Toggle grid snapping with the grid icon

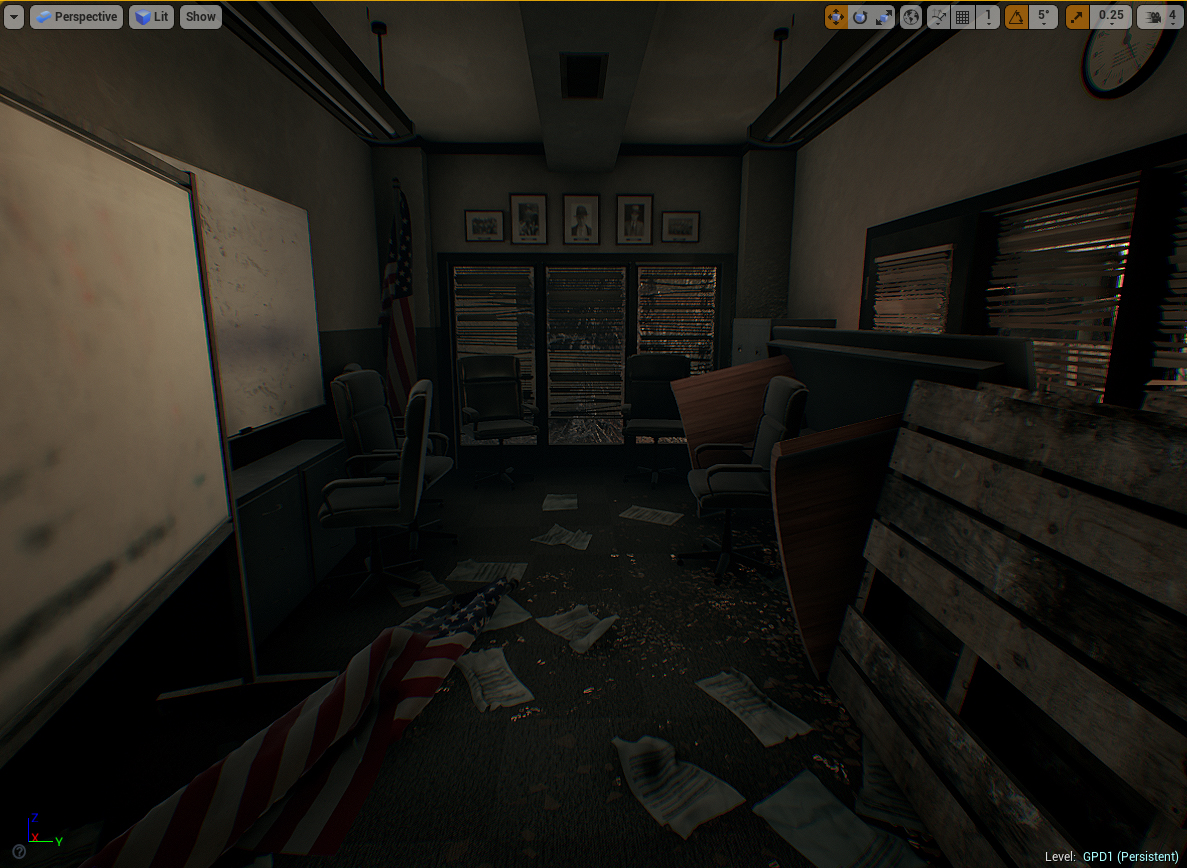pyautogui.click(x=962, y=17)
